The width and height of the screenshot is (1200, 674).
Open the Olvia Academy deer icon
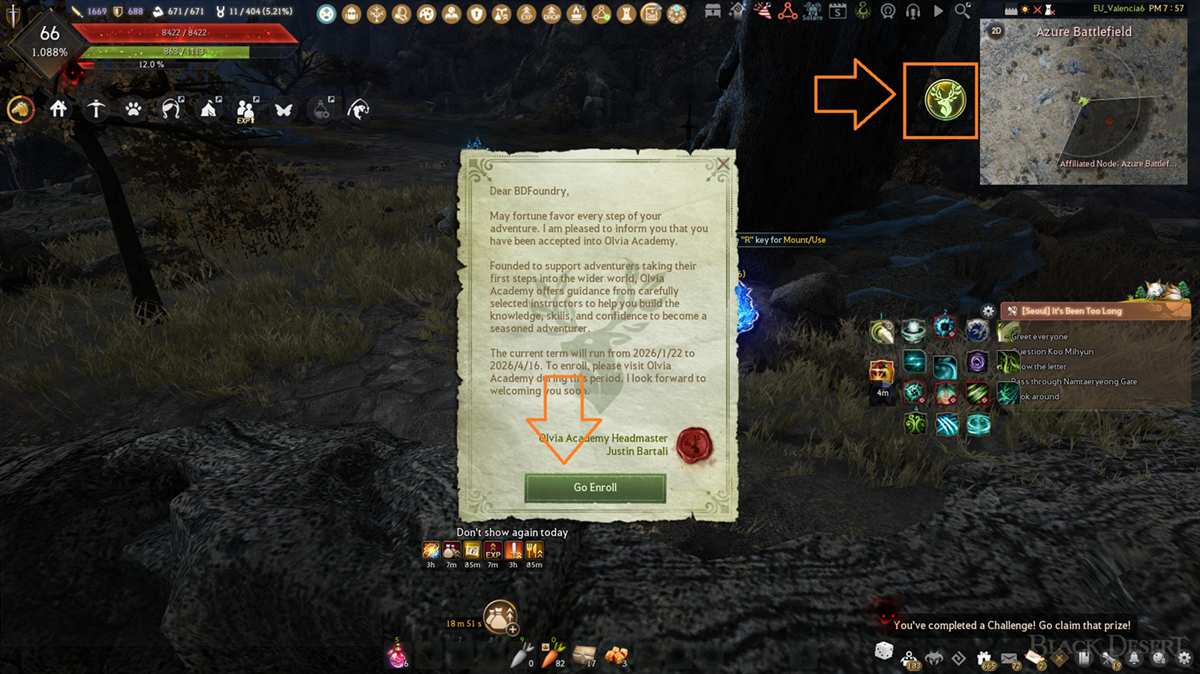pyautogui.click(x=938, y=101)
